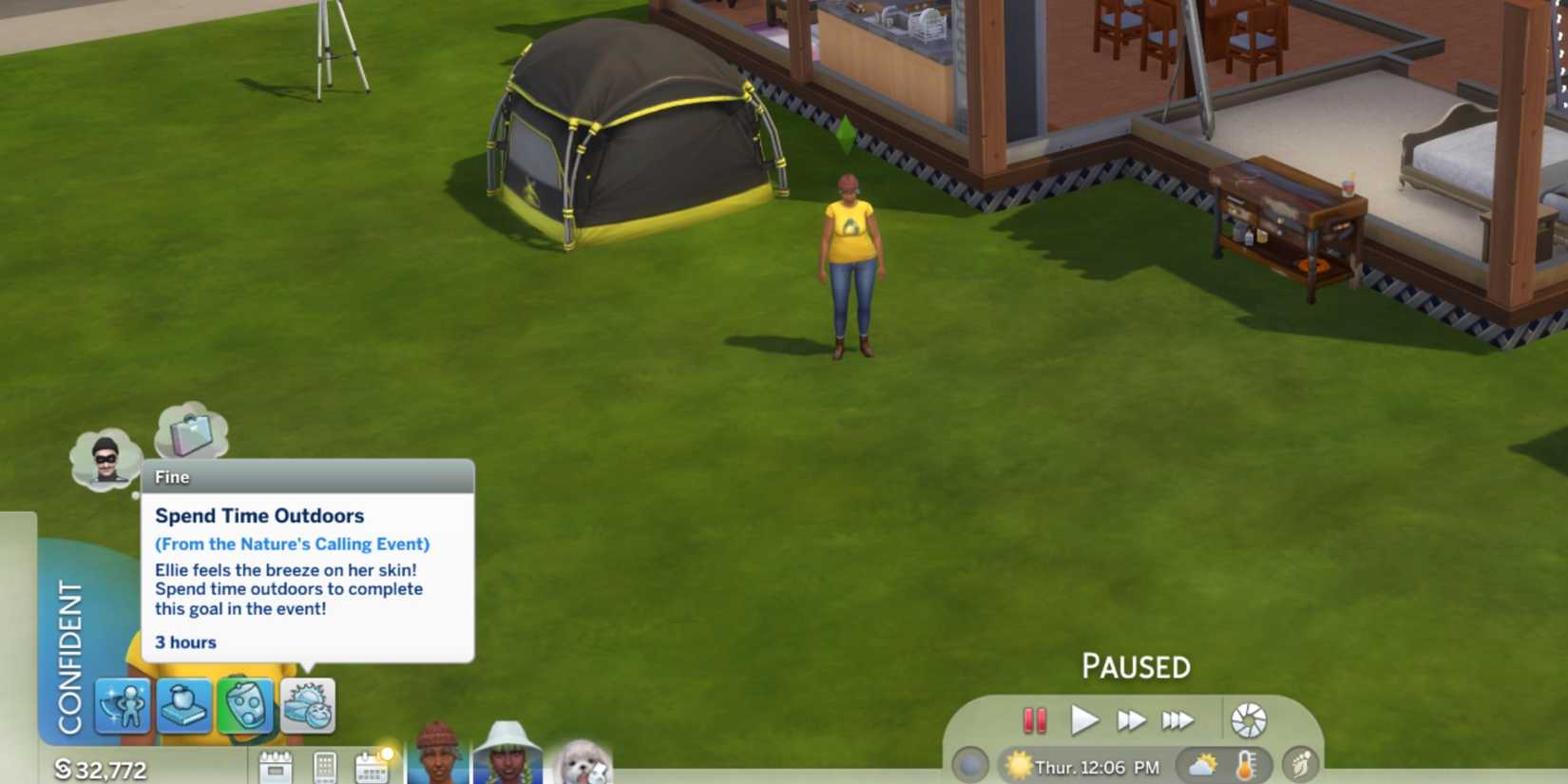Toggle fast forward double-arrow speed
1568x784 pixels.
1133,719
